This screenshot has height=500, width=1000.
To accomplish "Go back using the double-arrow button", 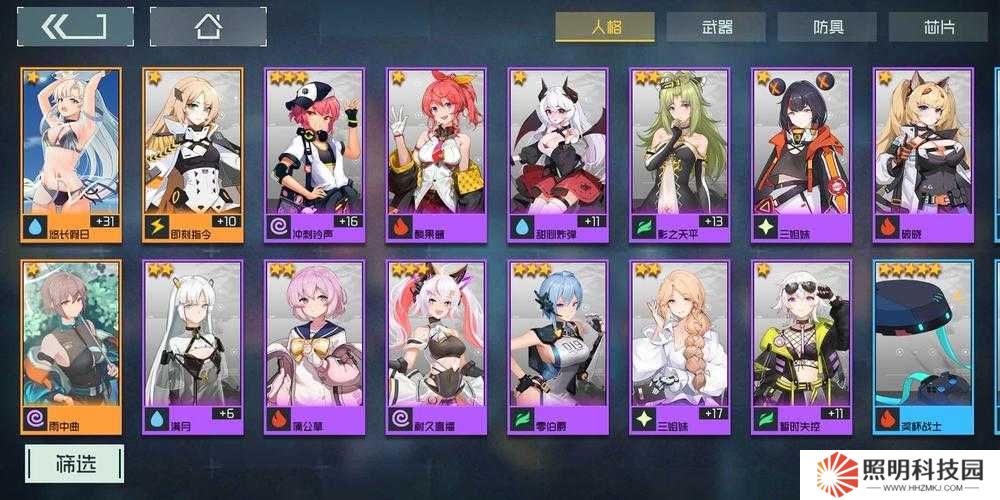I will 74,27.
